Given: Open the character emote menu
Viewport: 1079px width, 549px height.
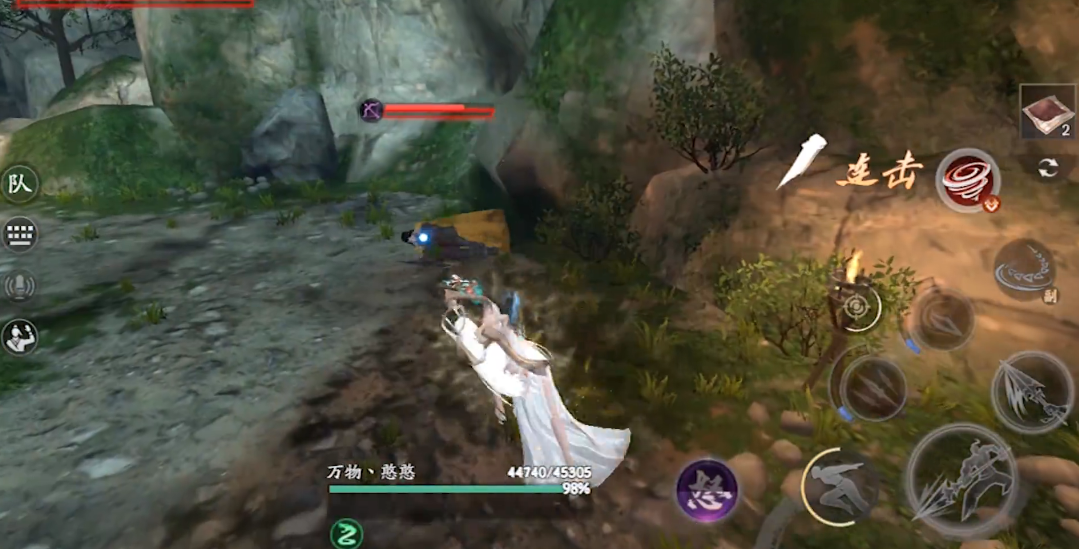Looking at the screenshot, I should 20,338.
